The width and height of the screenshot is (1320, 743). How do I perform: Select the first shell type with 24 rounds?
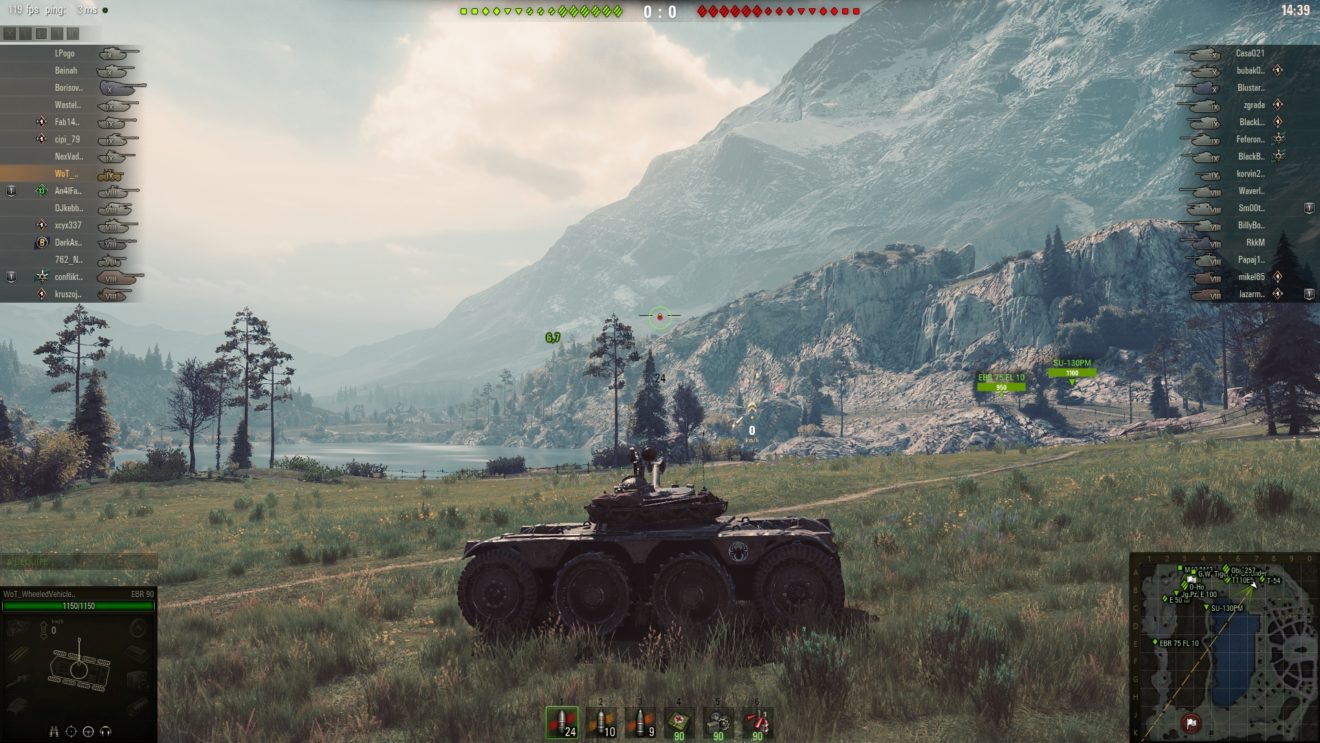[561, 722]
